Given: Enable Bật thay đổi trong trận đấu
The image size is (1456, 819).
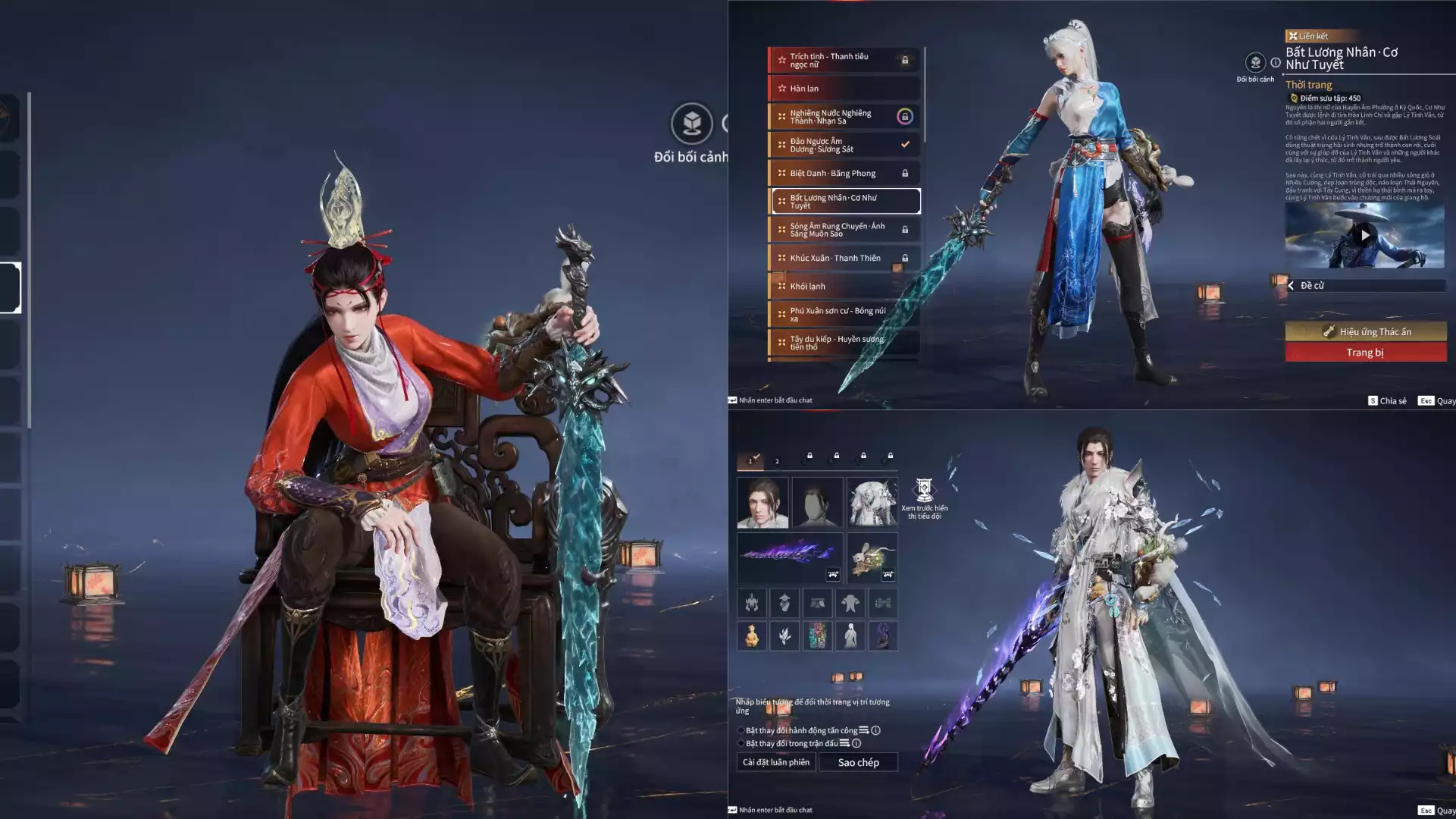Looking at the screenshot, I should coord(741,744).
